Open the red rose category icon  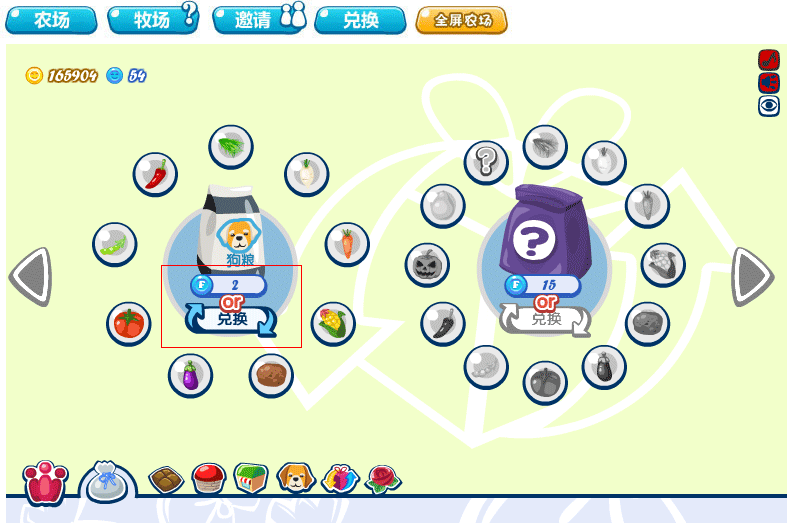[x=383, y=479]
